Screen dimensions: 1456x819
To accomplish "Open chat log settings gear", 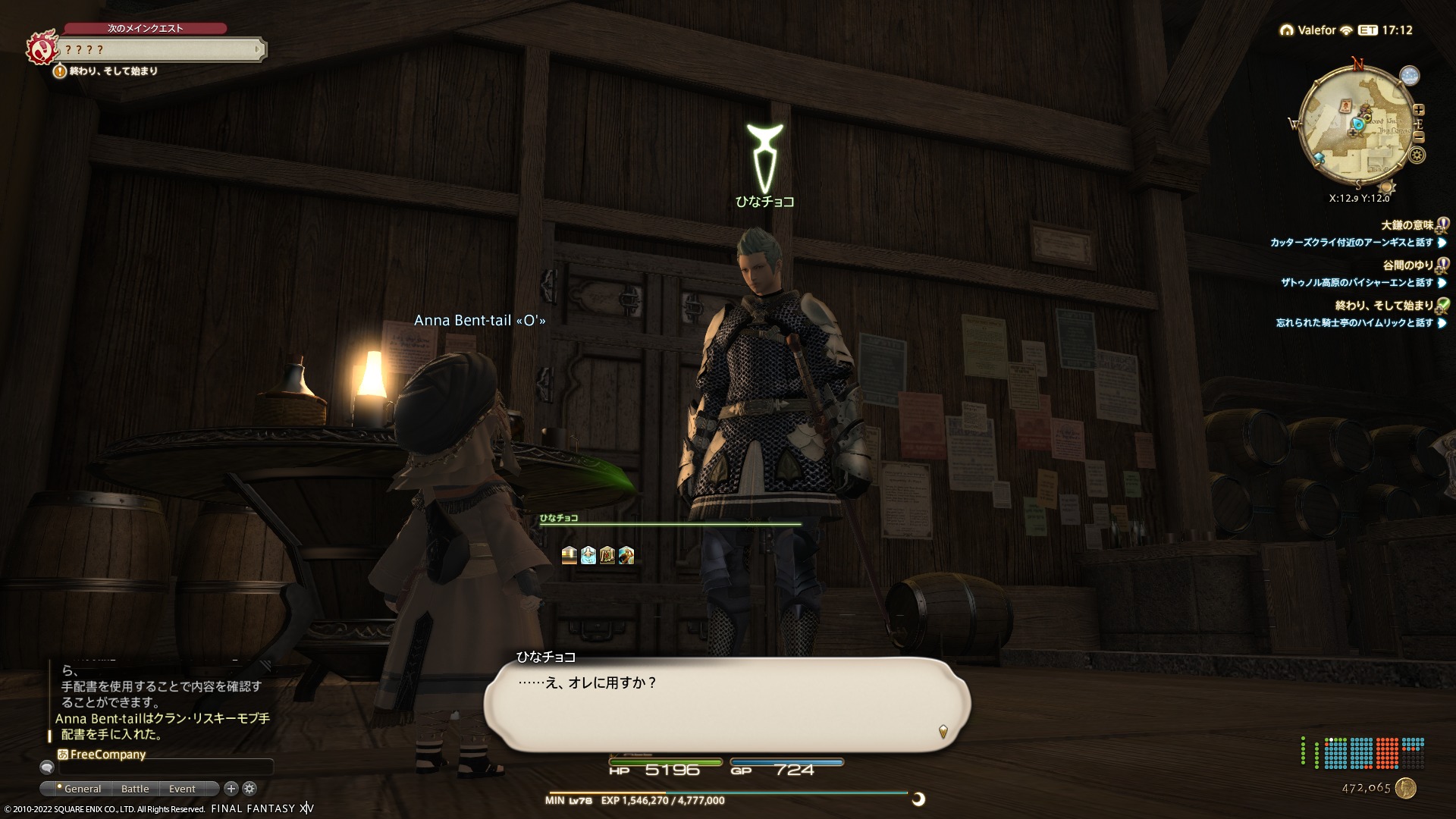I will (249, 789).
